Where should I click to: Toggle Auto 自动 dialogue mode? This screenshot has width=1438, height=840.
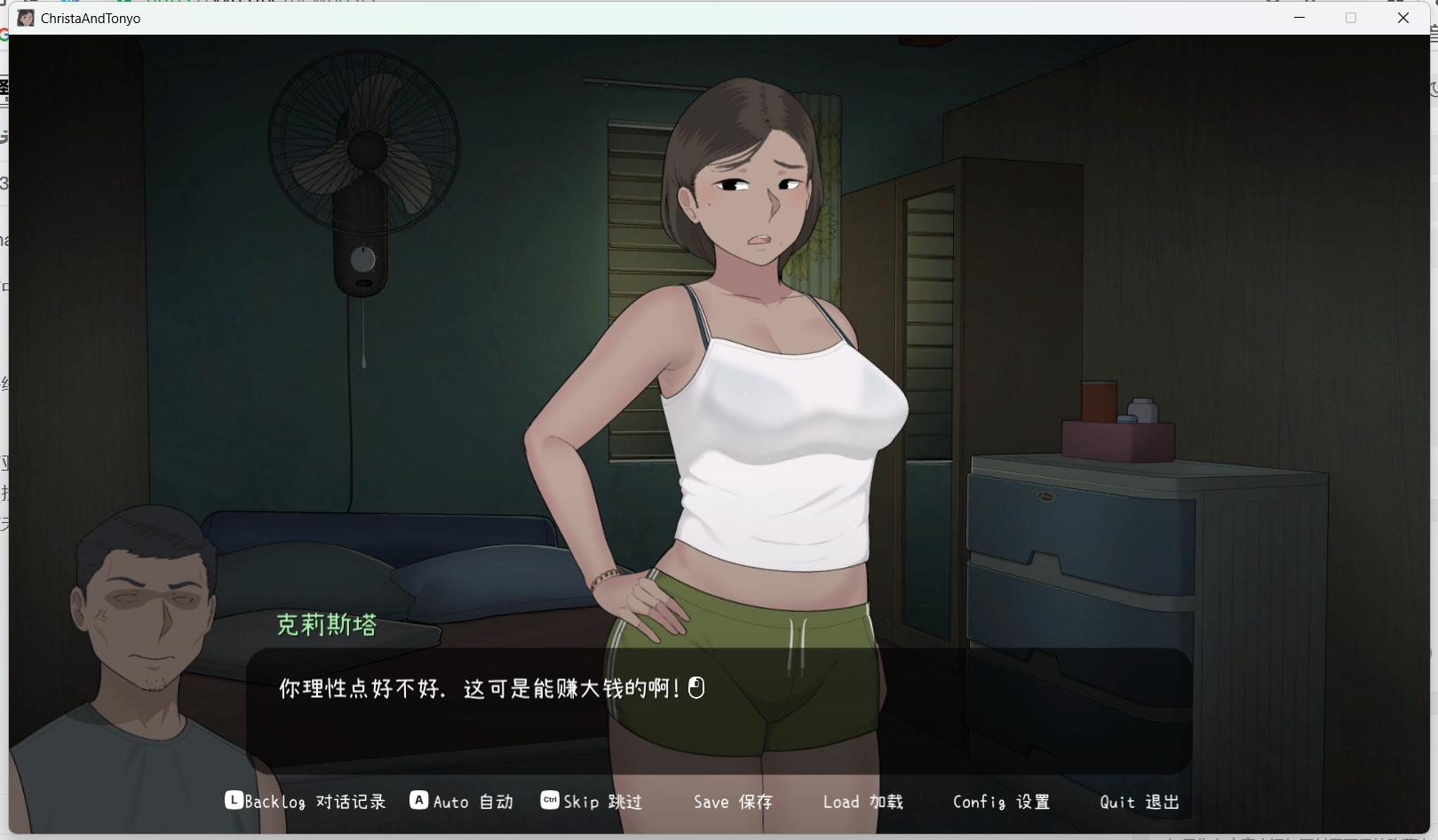point(463,802)
